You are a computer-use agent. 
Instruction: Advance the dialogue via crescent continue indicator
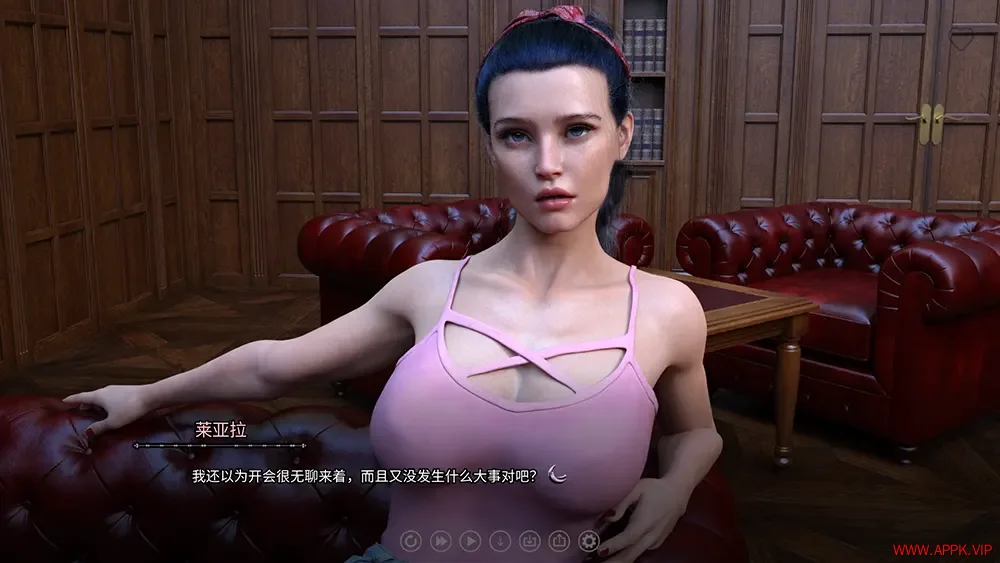[559, 475]
